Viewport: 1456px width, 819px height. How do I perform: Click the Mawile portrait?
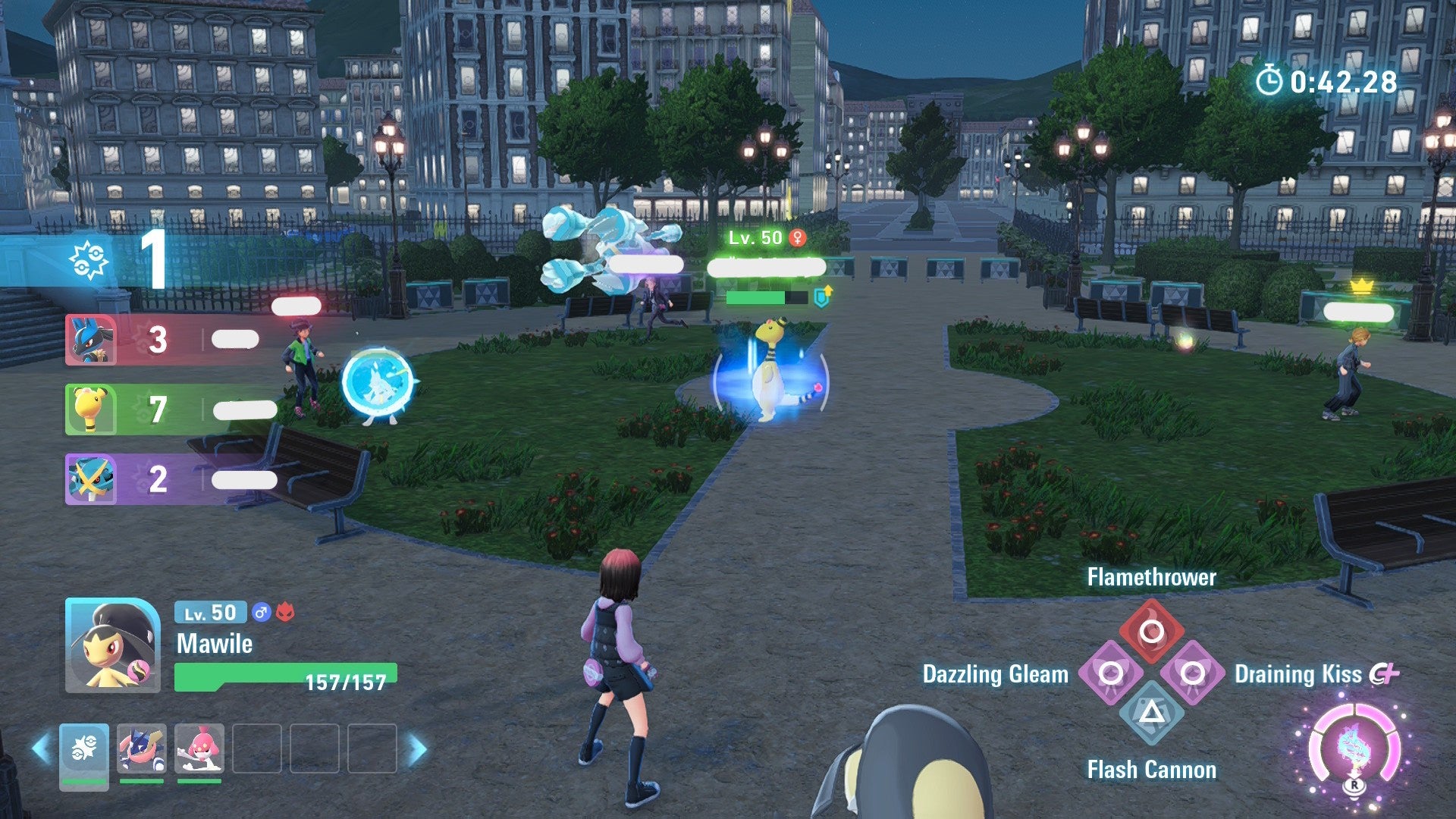point(112,645)
